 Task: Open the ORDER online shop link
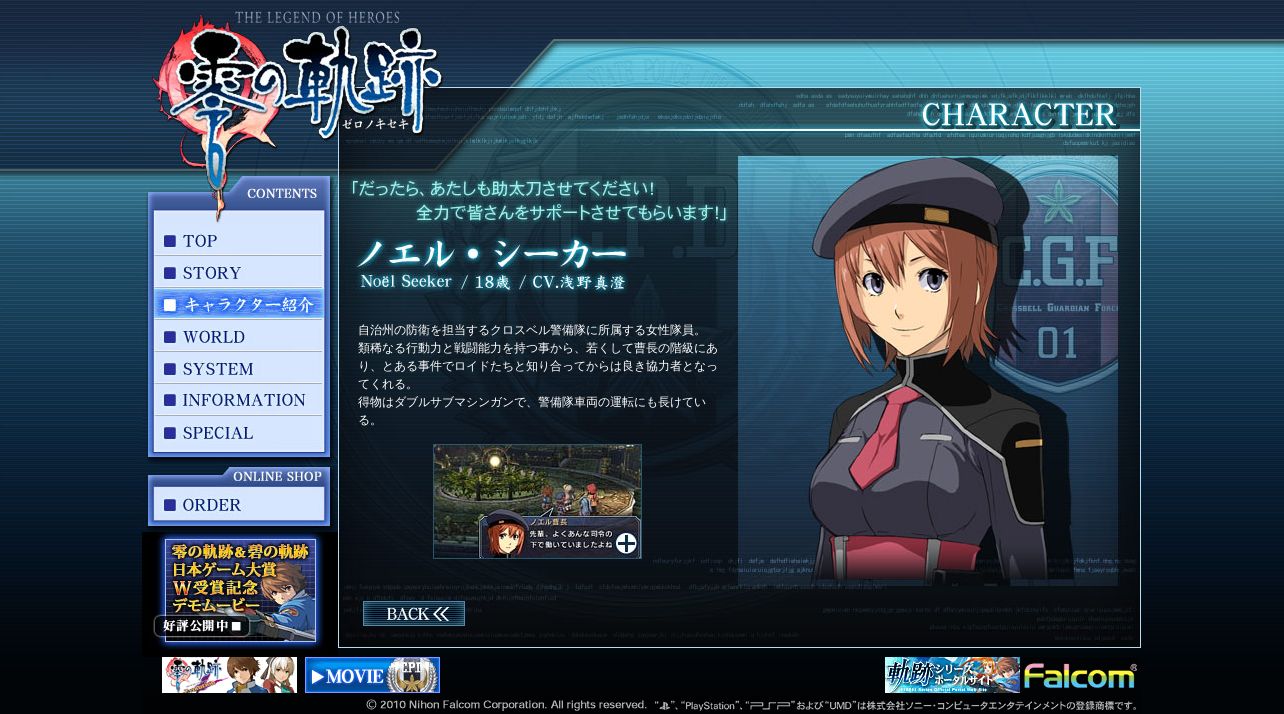tap(239, 505)
